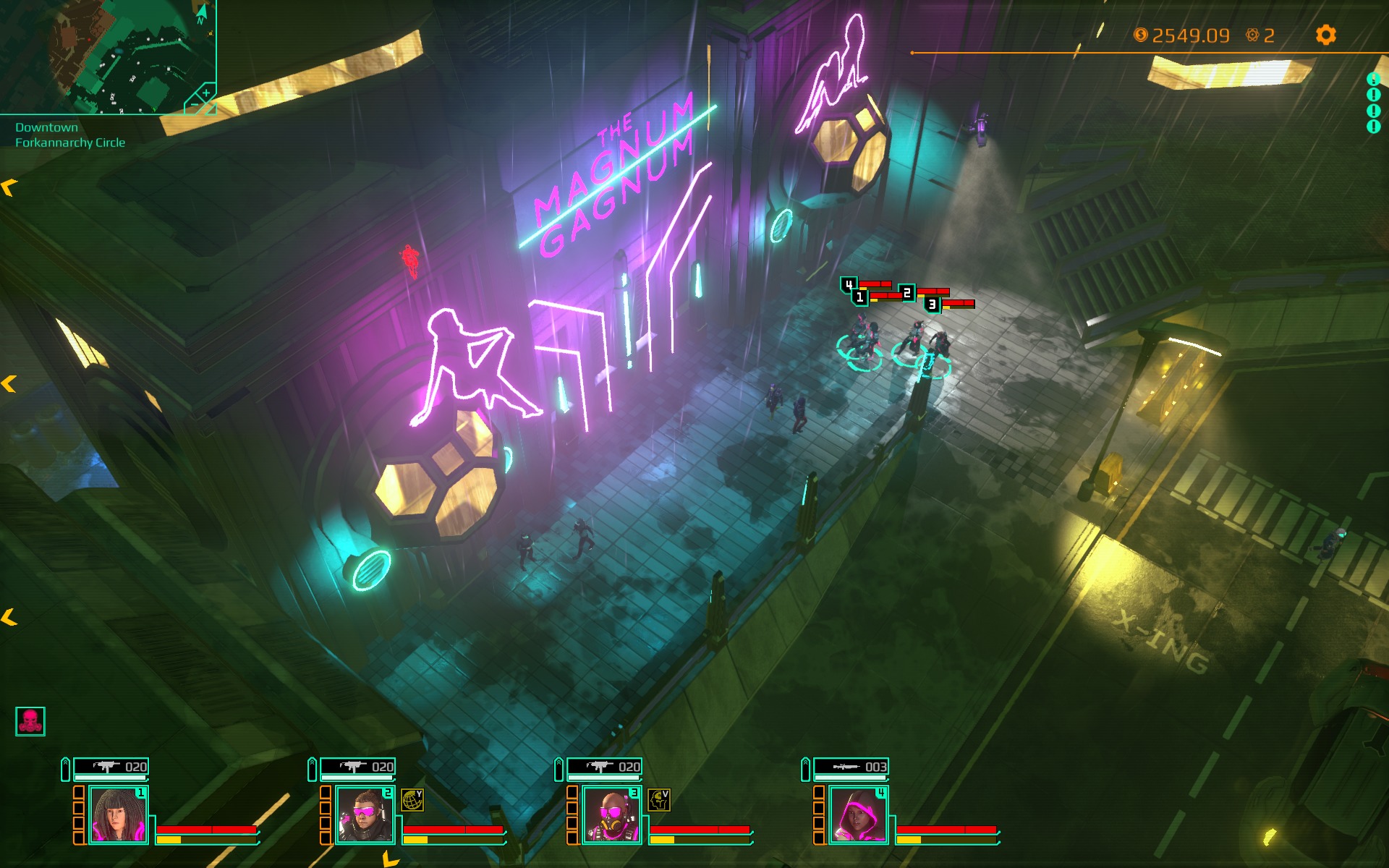
Task: Click agent 3's submachine gun weapon panel
Action: [x=605, y=767]
